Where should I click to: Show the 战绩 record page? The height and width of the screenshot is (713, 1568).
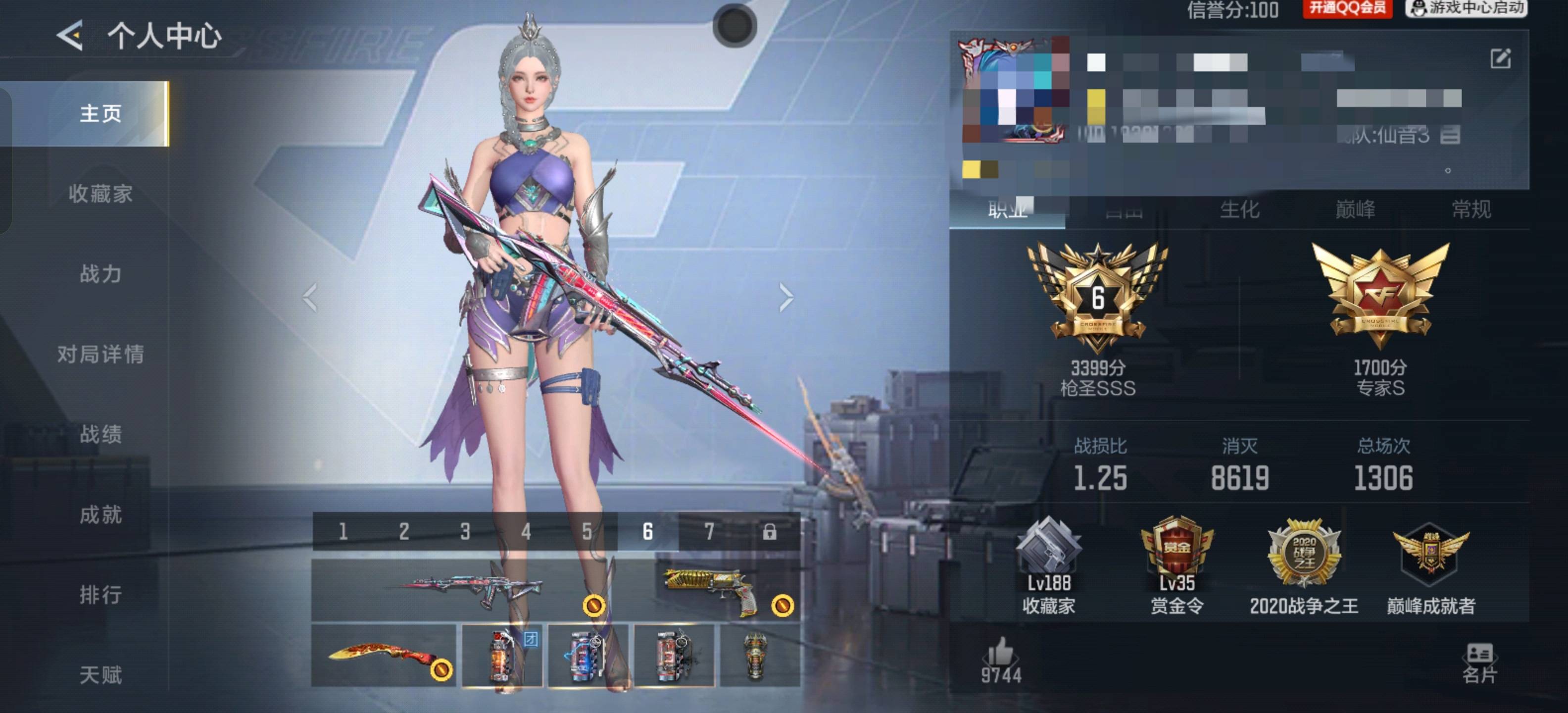(100, 434)
